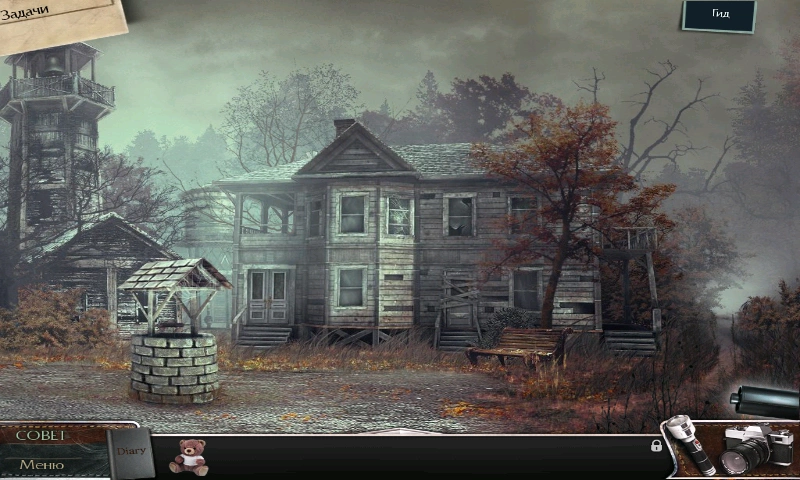800x480 pixels.
Task: Open the Diary journal book
Action: pyautogui.click(x=131, y=454)
